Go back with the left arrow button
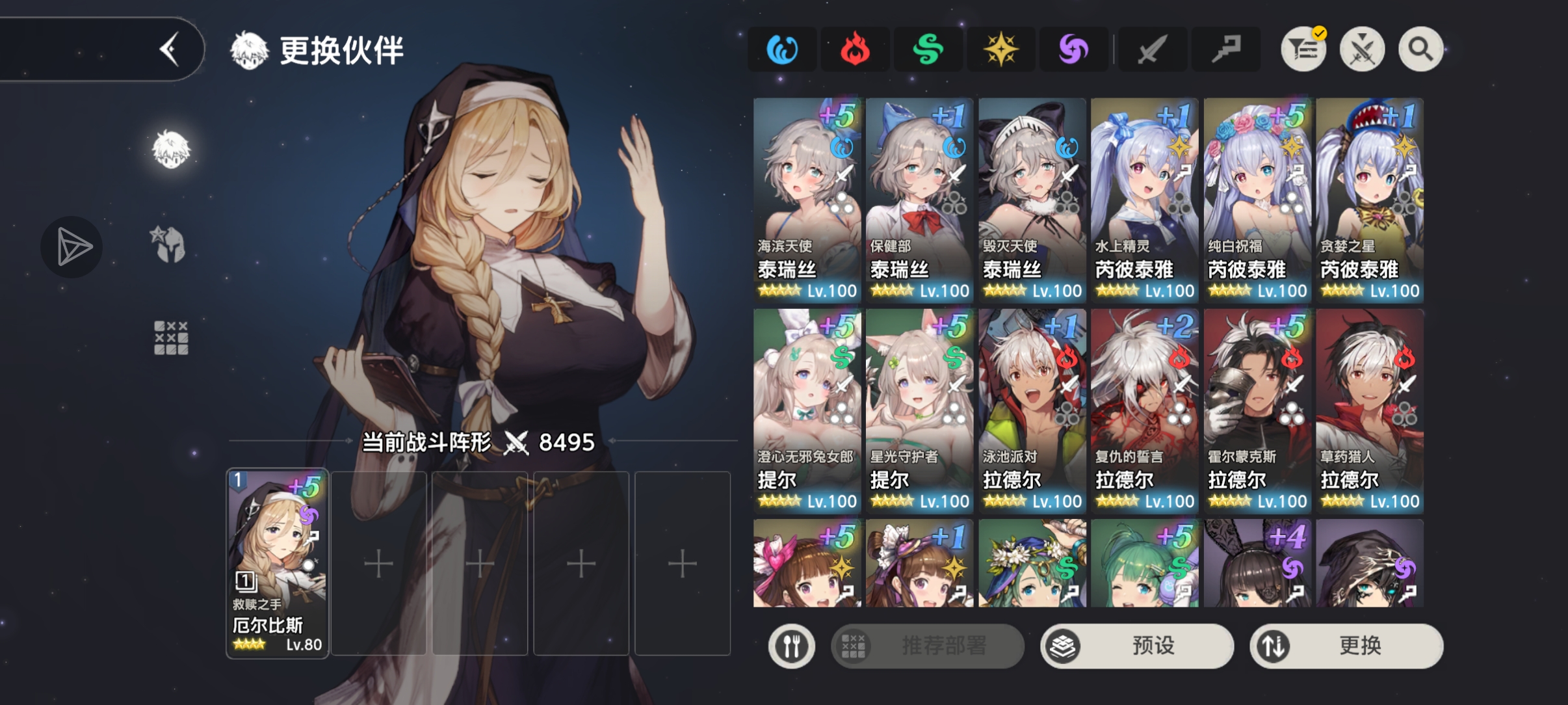 [169, 49]
